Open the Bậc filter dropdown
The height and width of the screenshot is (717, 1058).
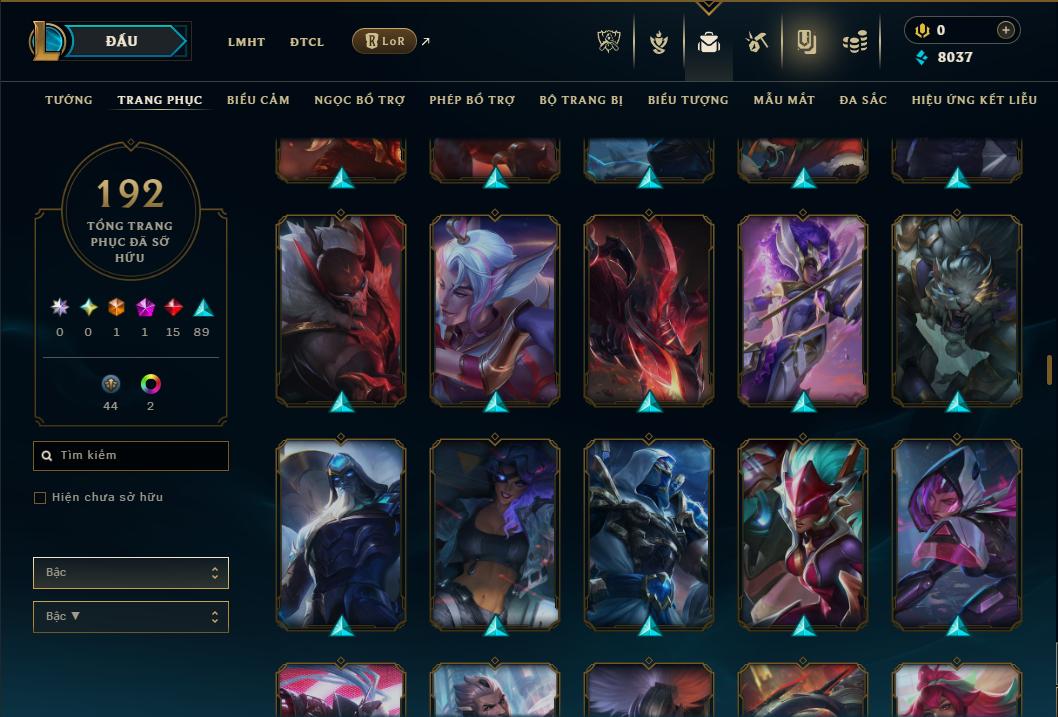[131, 573]
